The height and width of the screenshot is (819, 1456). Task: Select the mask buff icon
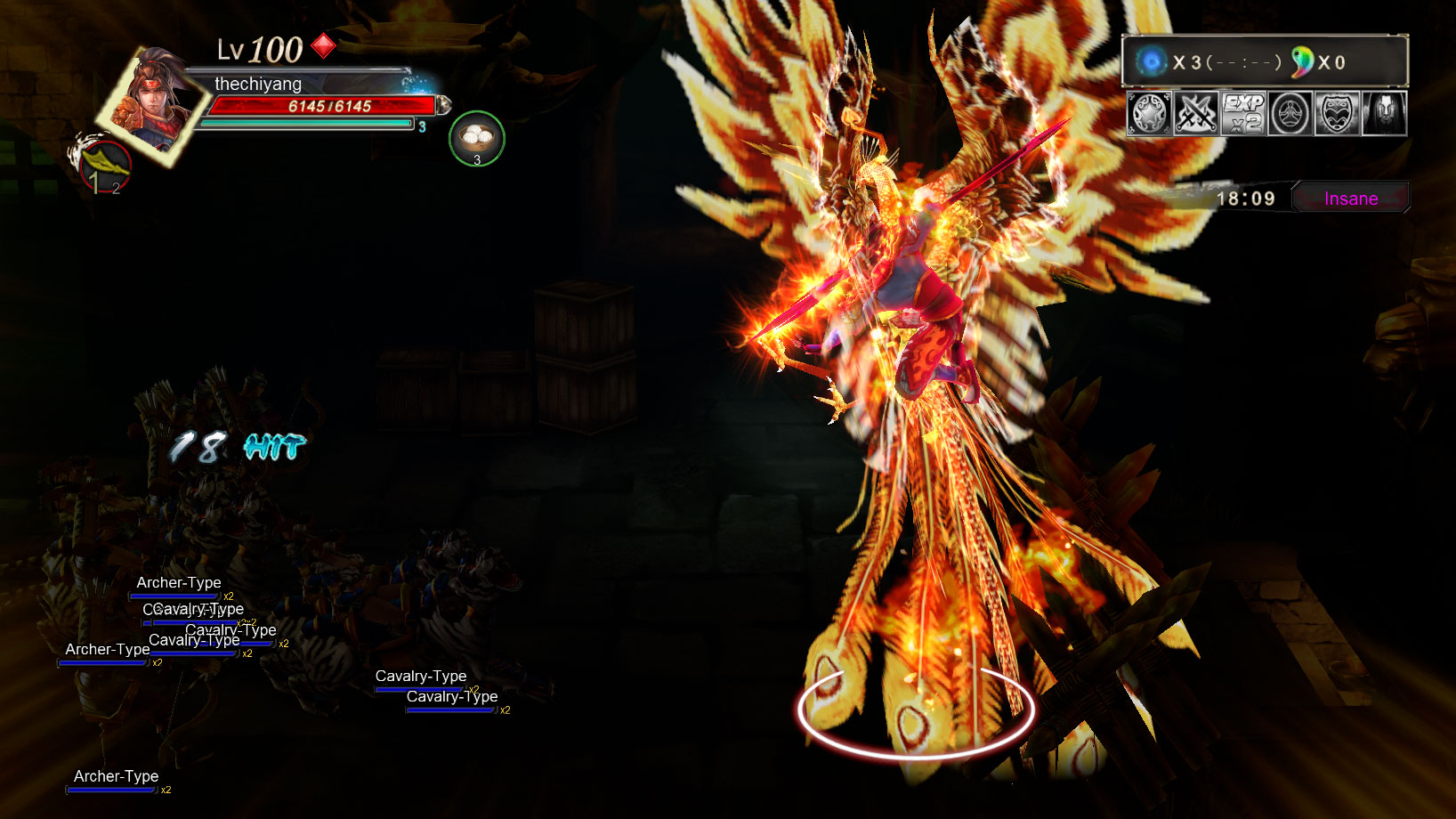point(1337,114)
